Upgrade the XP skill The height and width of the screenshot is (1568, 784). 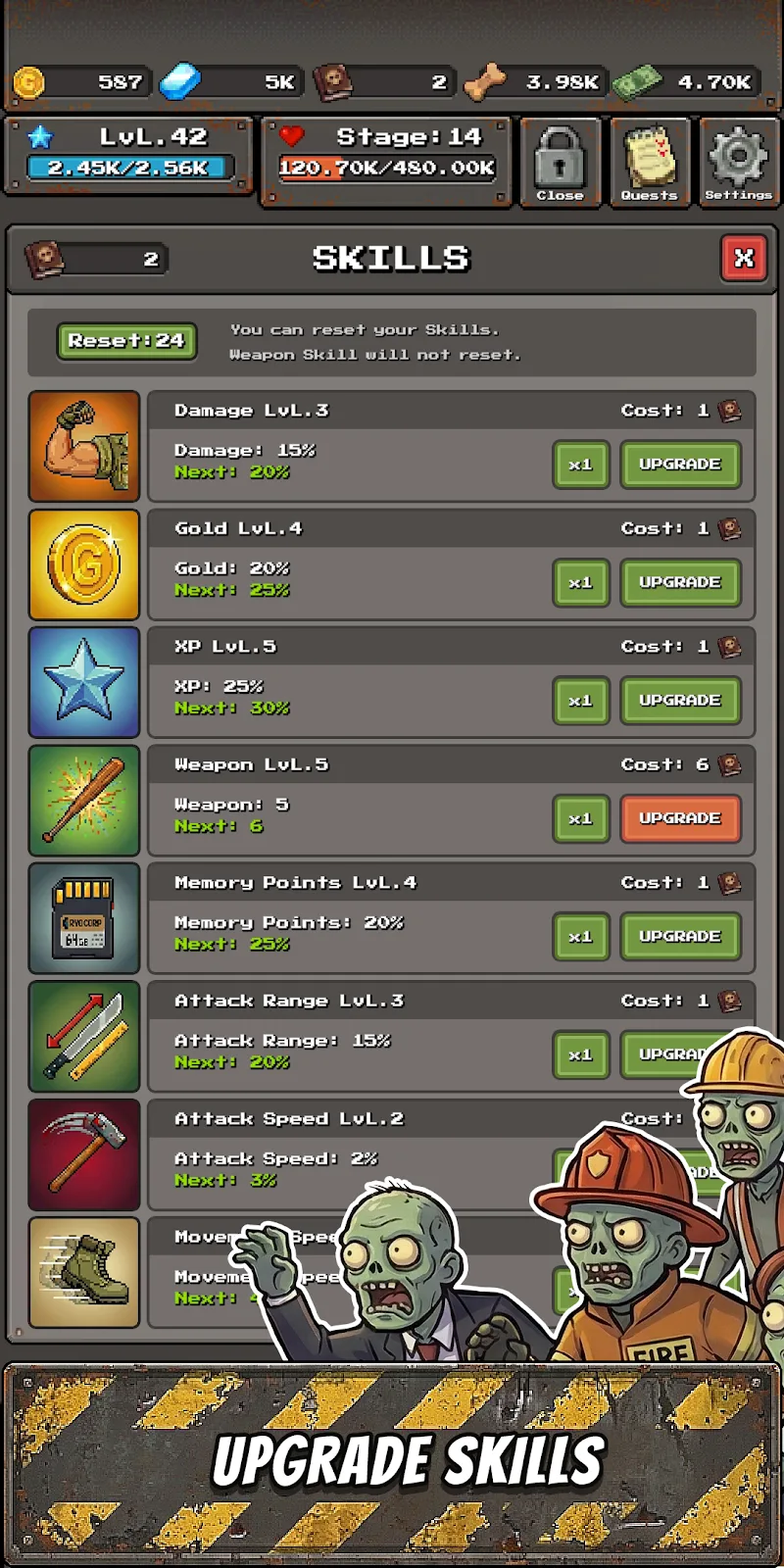tap(680, 701)
